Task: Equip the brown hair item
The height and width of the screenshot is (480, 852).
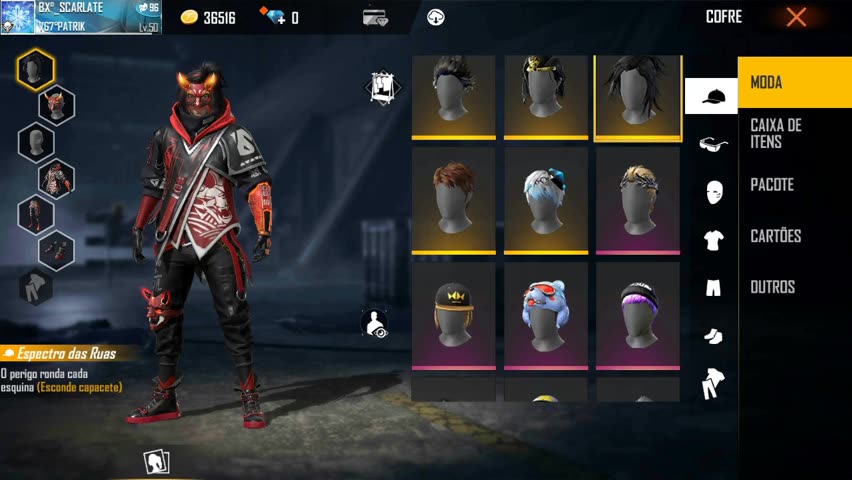Action: (453, 200)
